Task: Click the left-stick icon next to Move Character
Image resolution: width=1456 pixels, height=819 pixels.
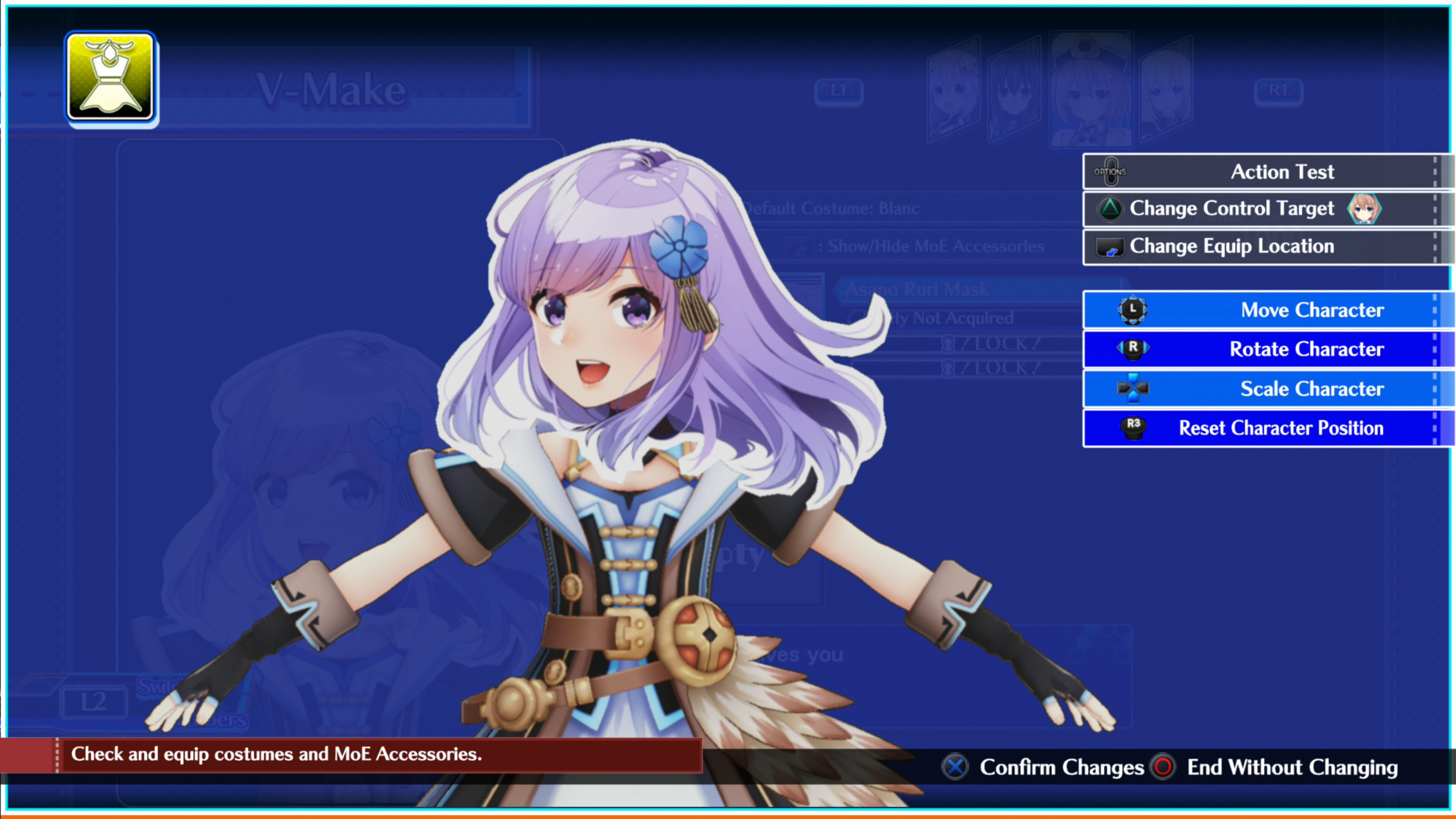Action: (x=1133, y=310)
